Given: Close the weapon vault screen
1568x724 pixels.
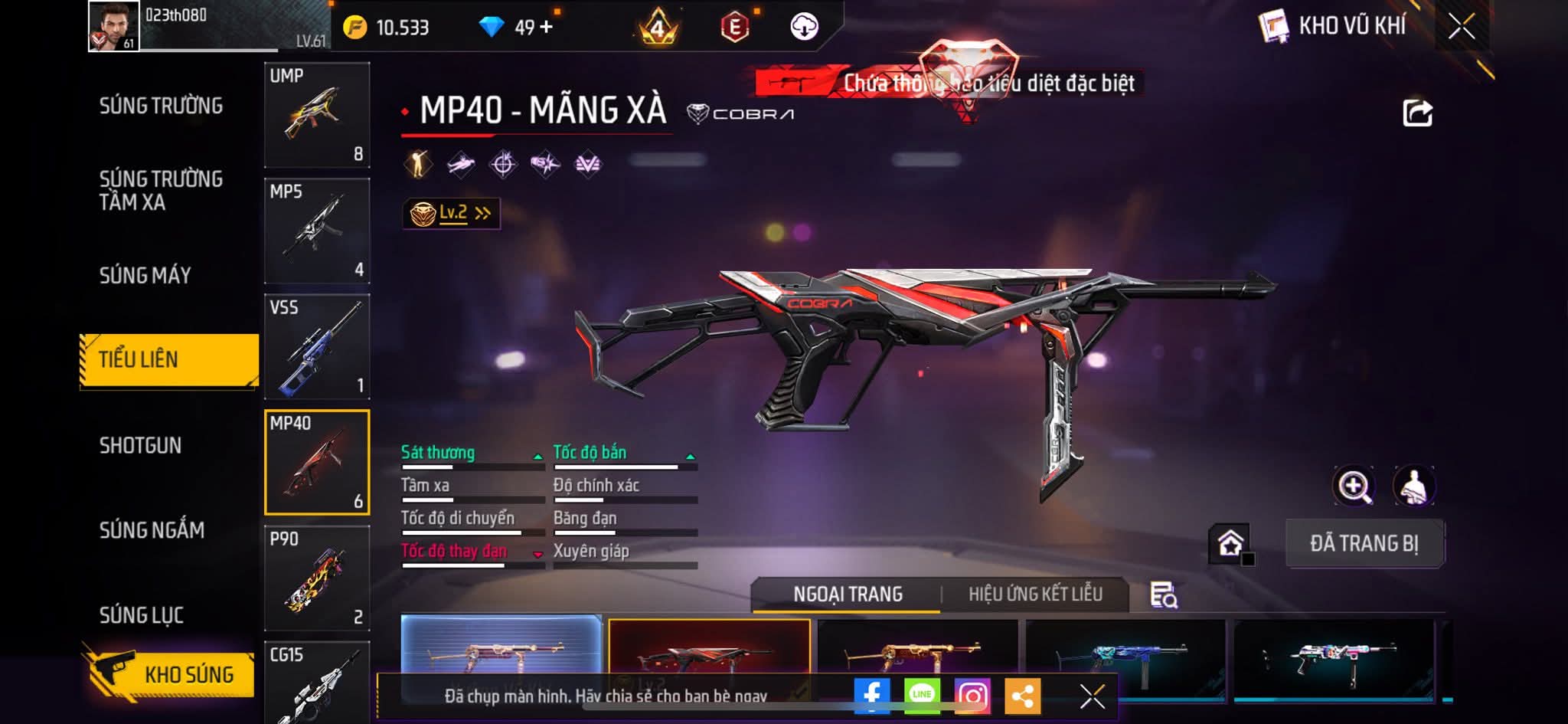Looking at the screenshot, I should (1461, 27).
